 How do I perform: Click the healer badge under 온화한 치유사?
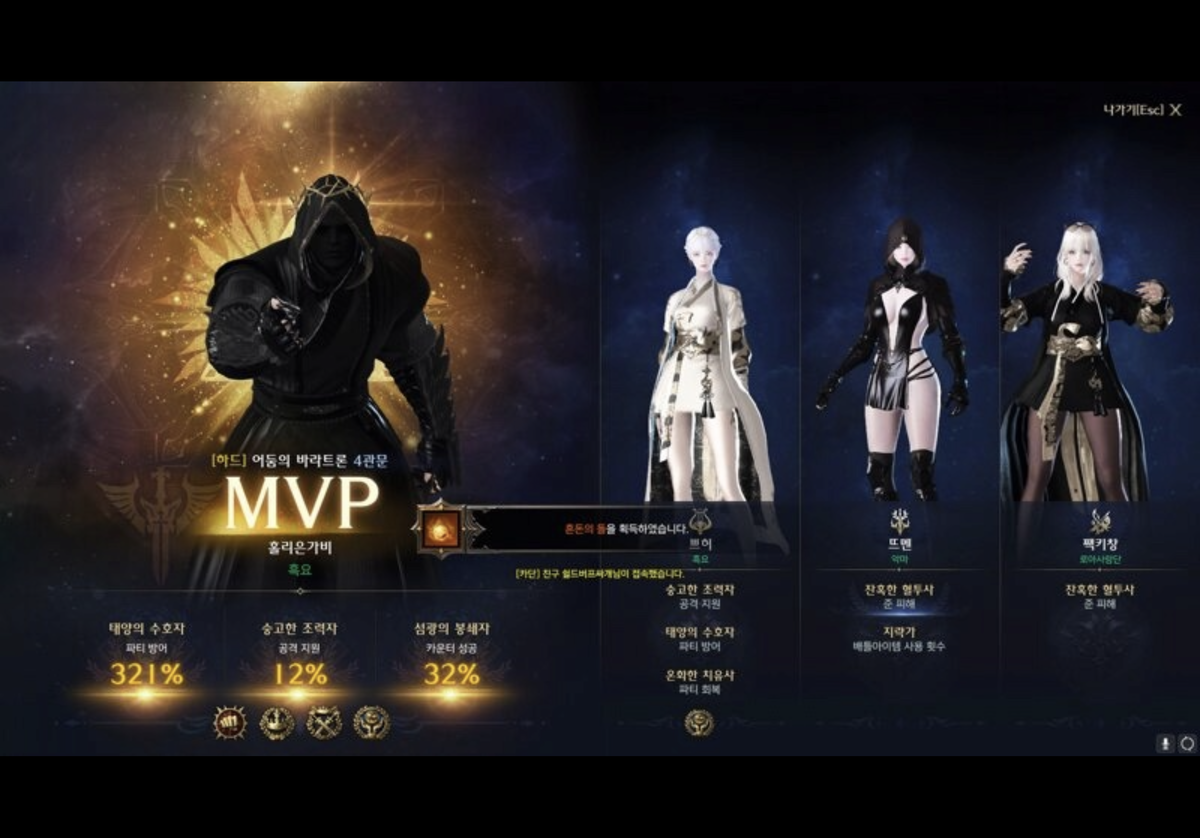coord(699,722)
